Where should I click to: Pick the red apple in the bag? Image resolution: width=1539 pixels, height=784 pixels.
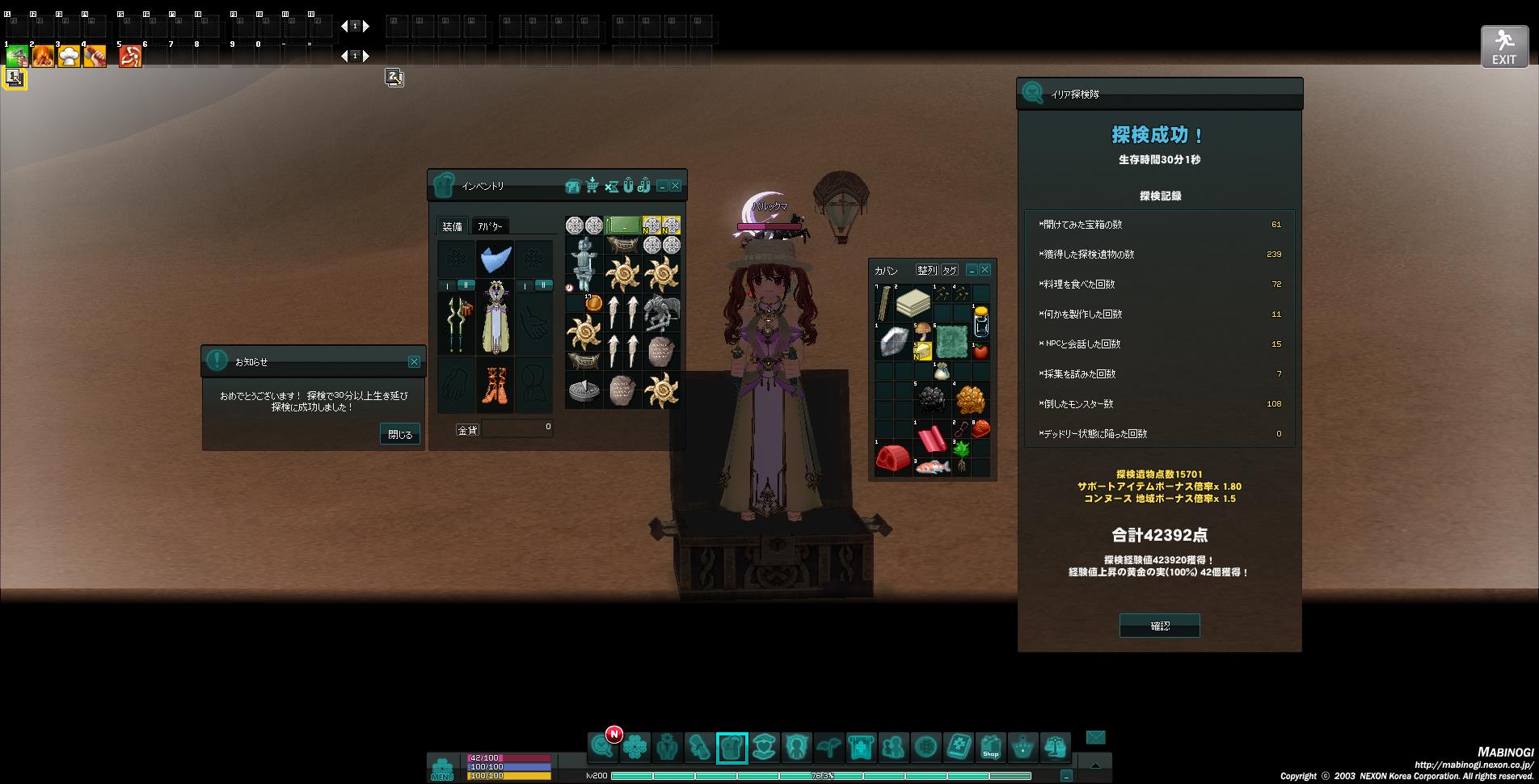[980, 351]
